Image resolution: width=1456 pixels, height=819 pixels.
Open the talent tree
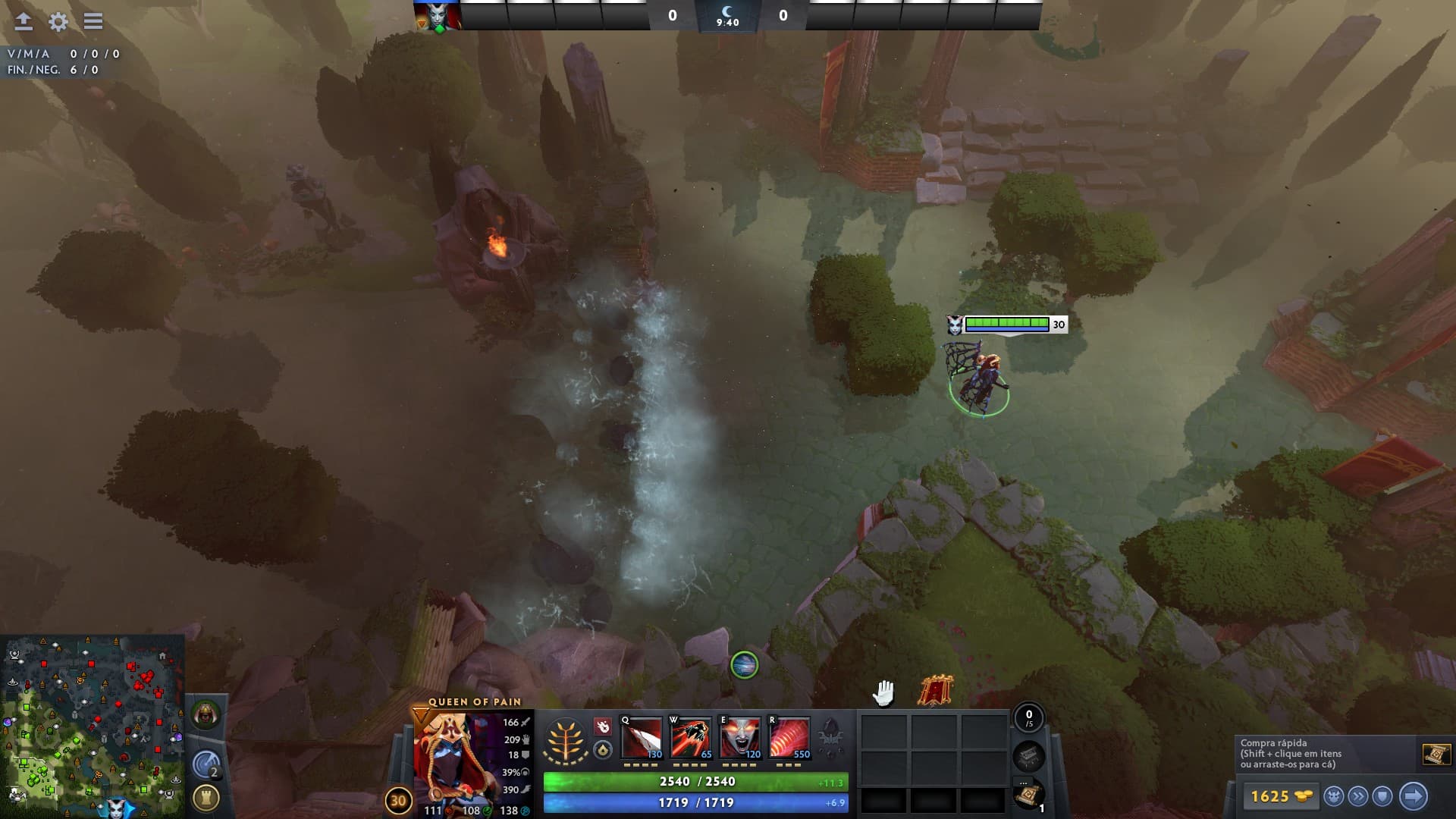coord(566,739)
